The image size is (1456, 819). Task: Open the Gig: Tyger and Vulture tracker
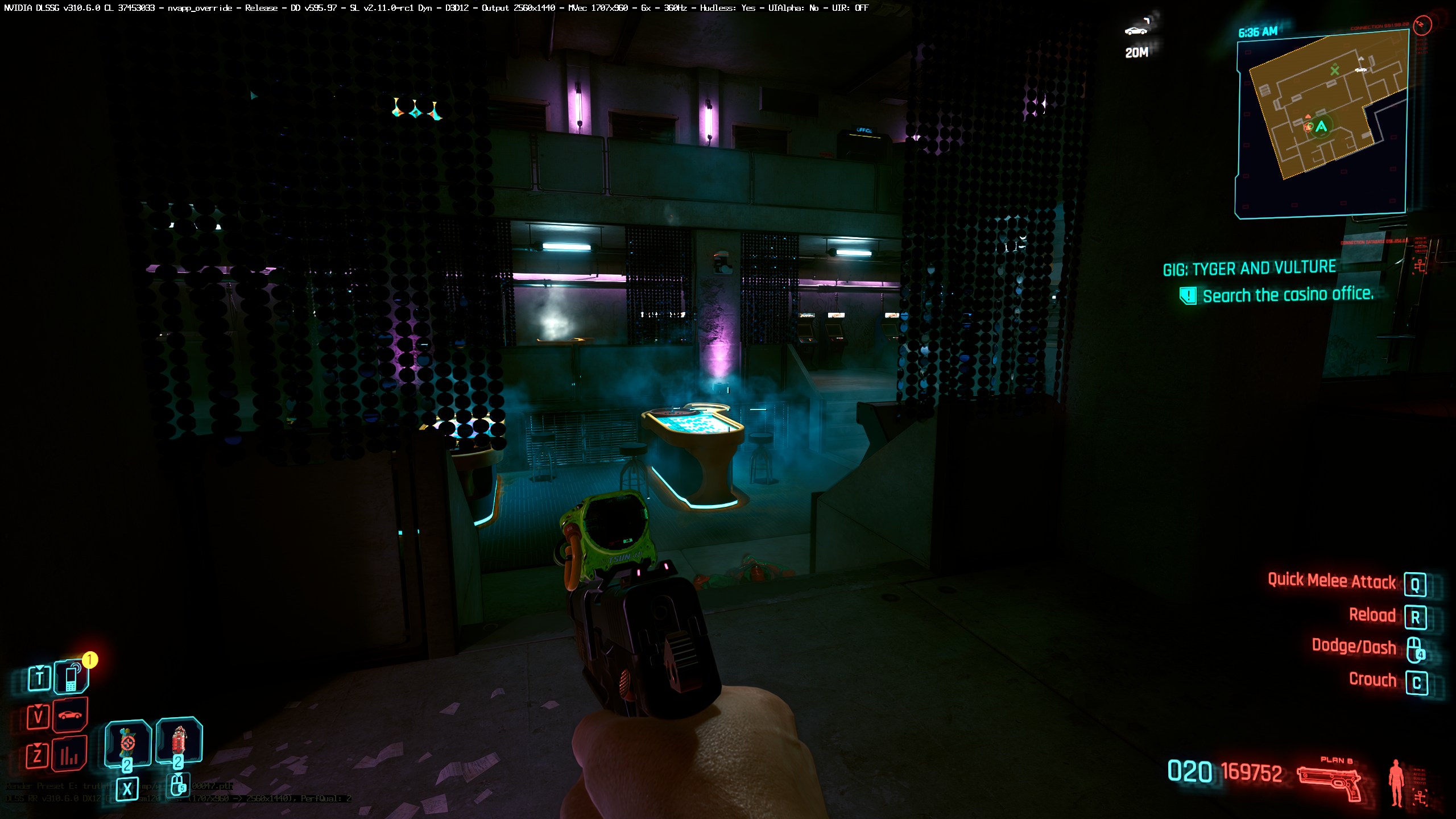point(1249,268)
